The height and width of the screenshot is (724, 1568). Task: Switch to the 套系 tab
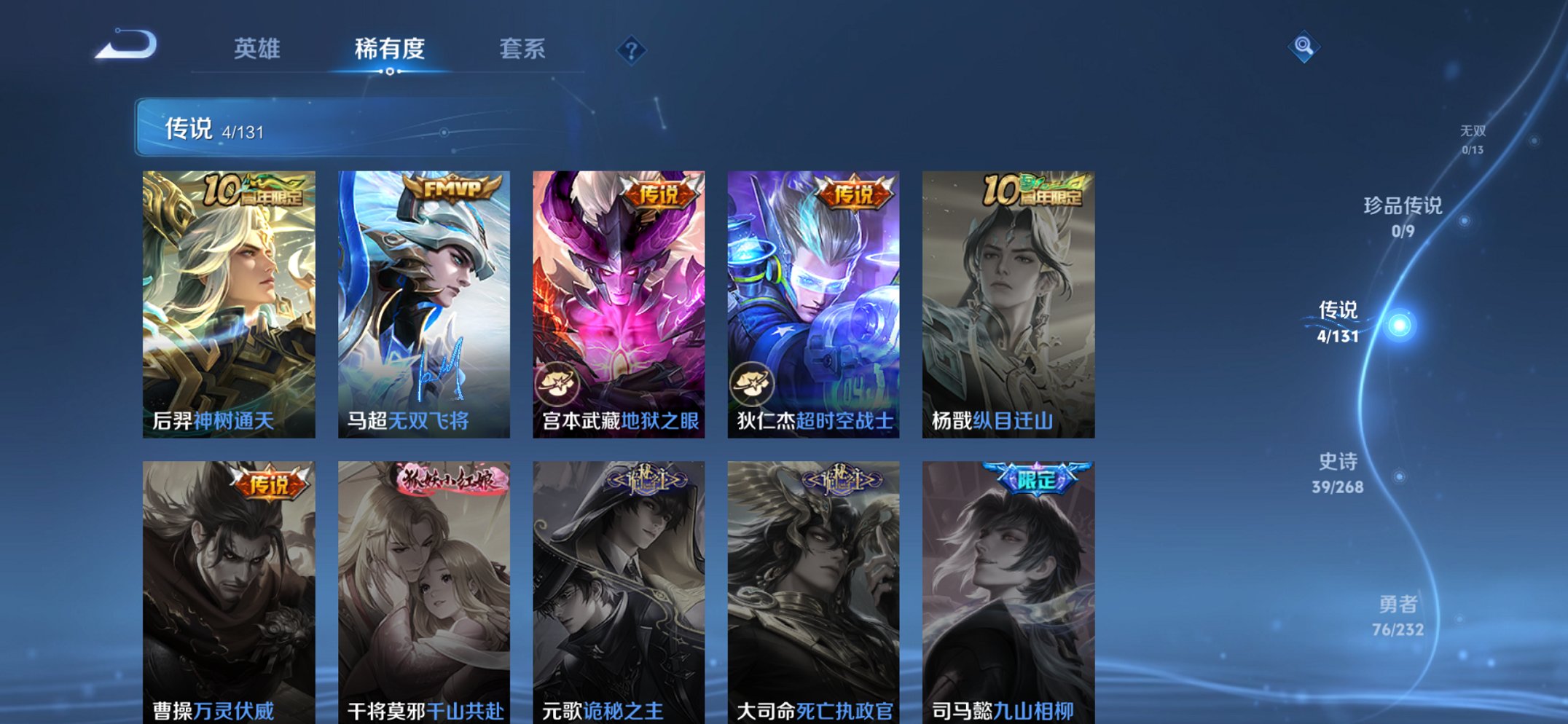[x=524, y=49]
